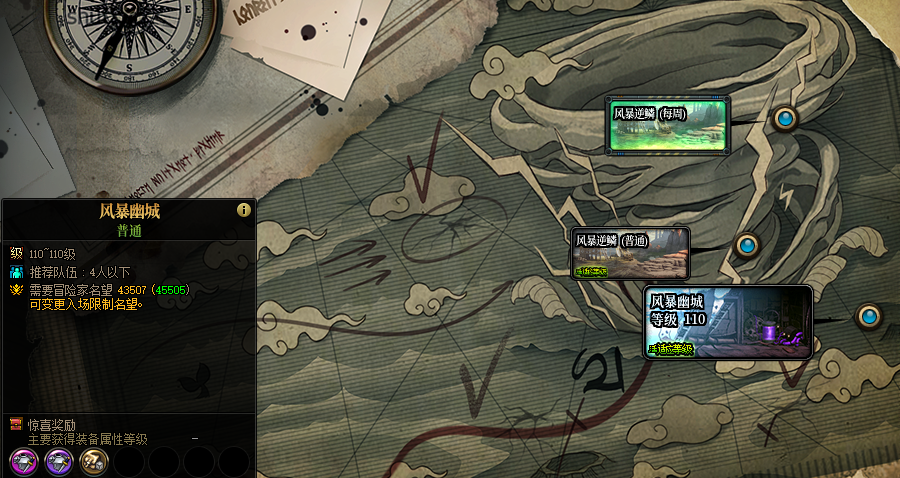Open the yellow info icon on dungeon panel

point(243,210)
